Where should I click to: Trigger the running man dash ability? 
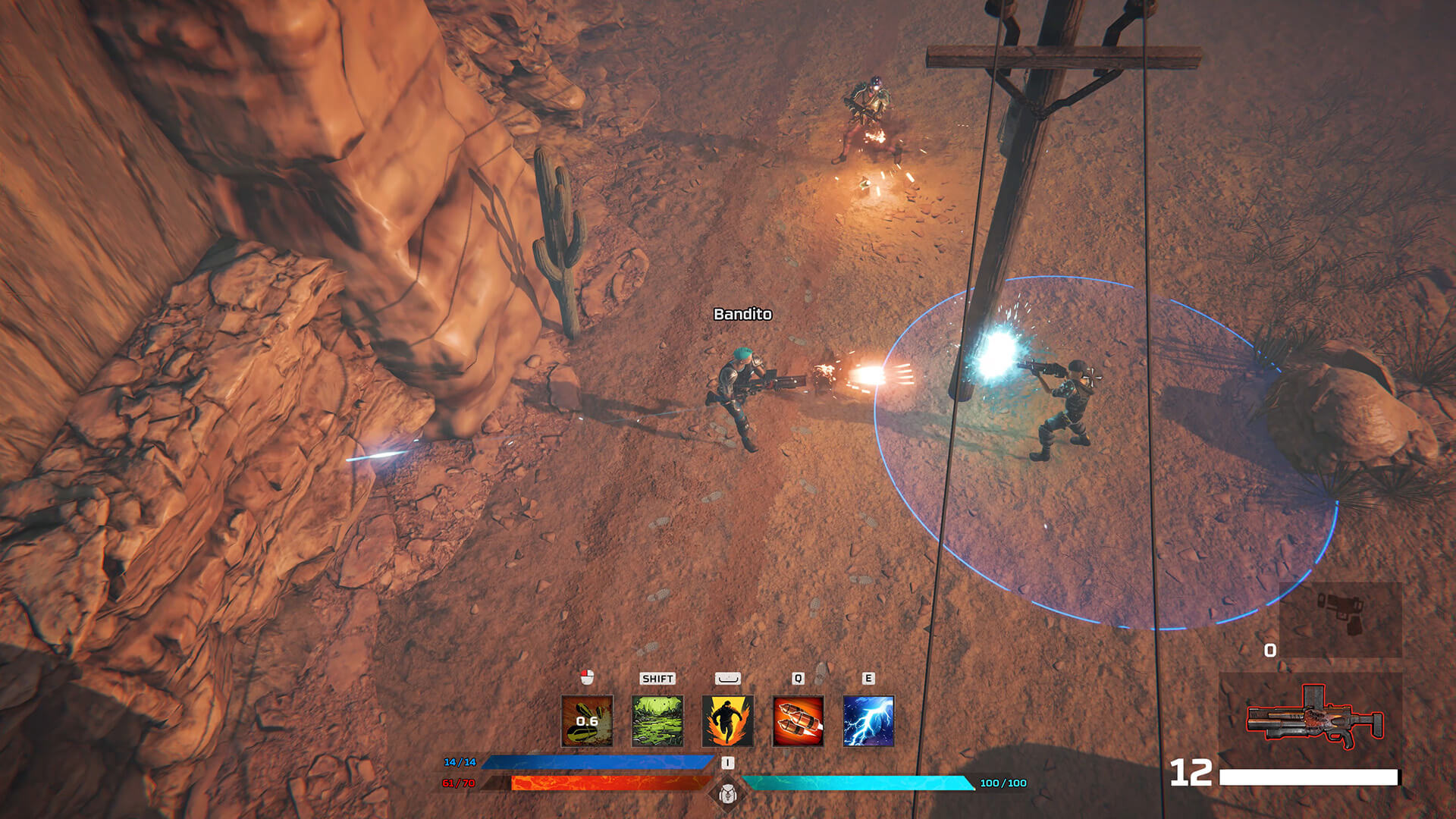(x=727, y=720)
